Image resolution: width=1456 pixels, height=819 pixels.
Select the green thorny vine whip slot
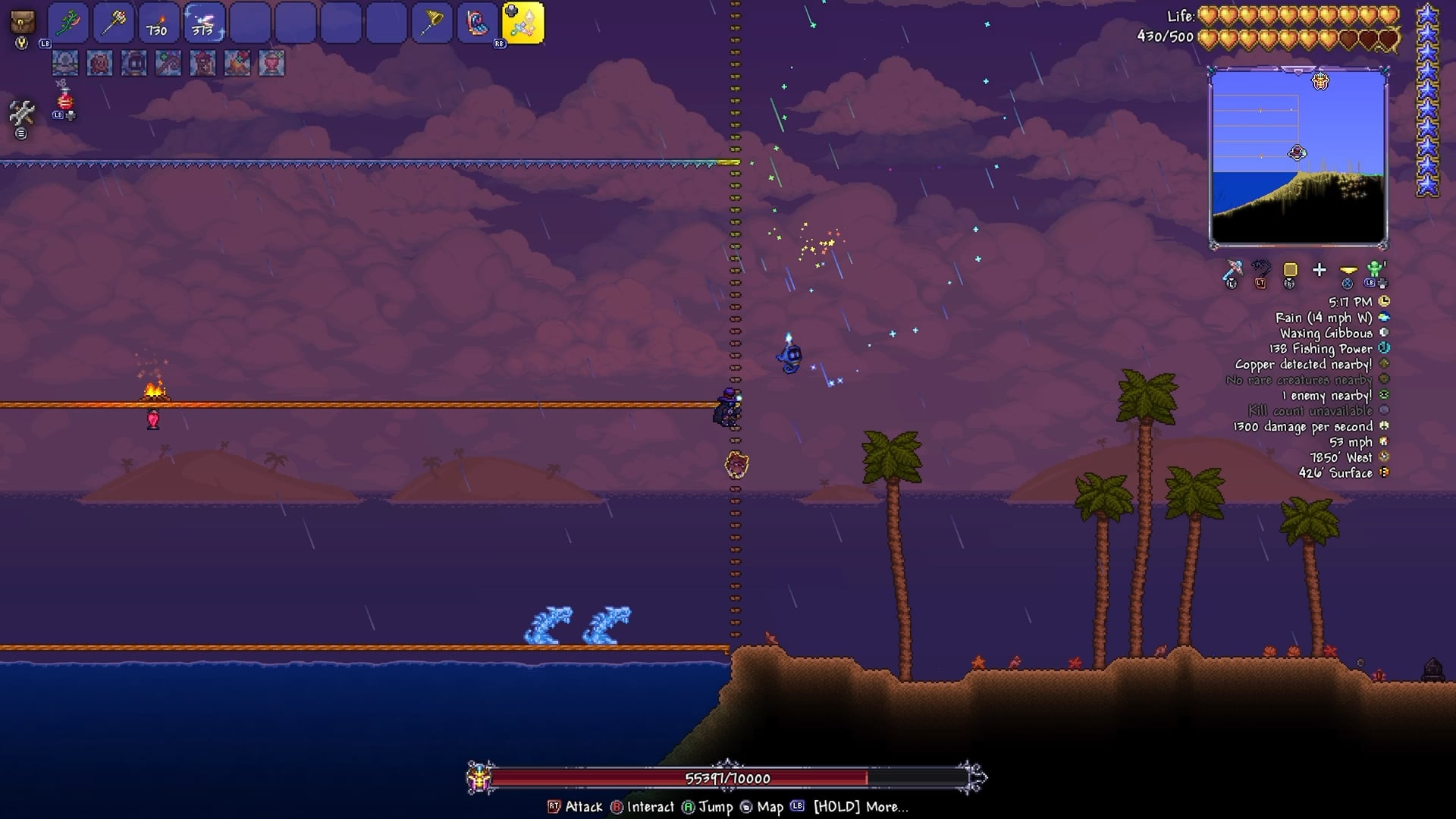pos(68,24)
